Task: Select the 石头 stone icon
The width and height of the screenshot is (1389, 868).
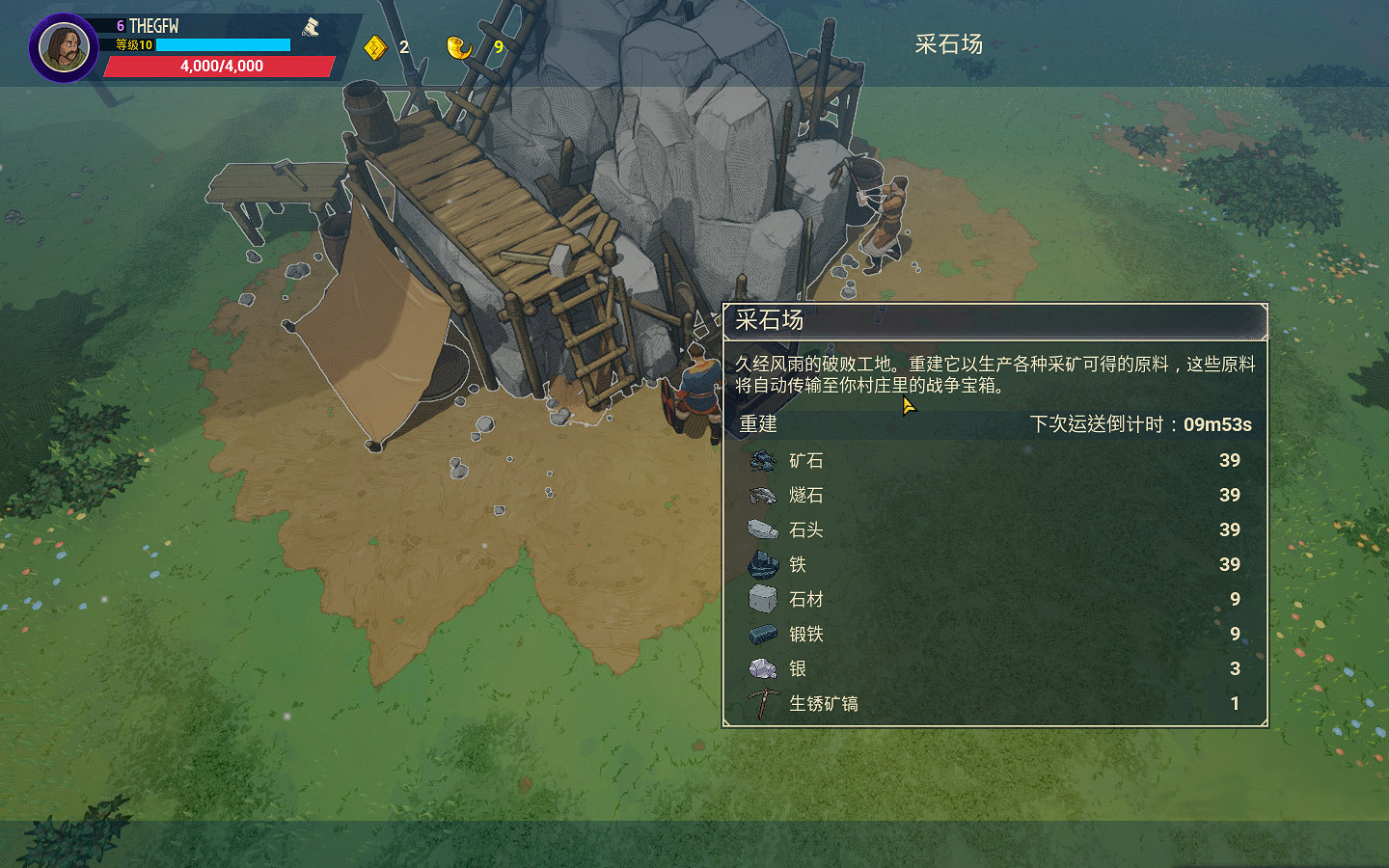Action: [x=761, y=530]
